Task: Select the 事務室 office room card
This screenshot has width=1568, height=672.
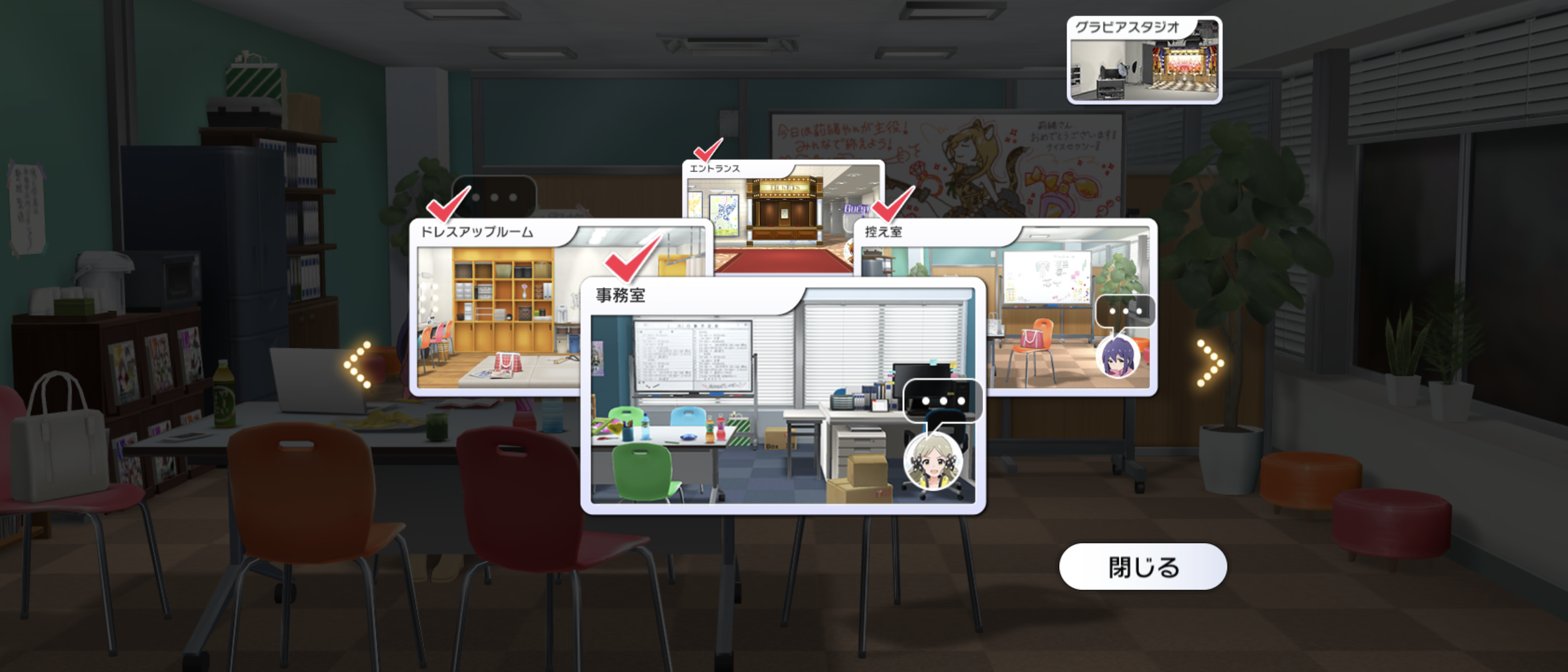Action: [x=747, y=404]
